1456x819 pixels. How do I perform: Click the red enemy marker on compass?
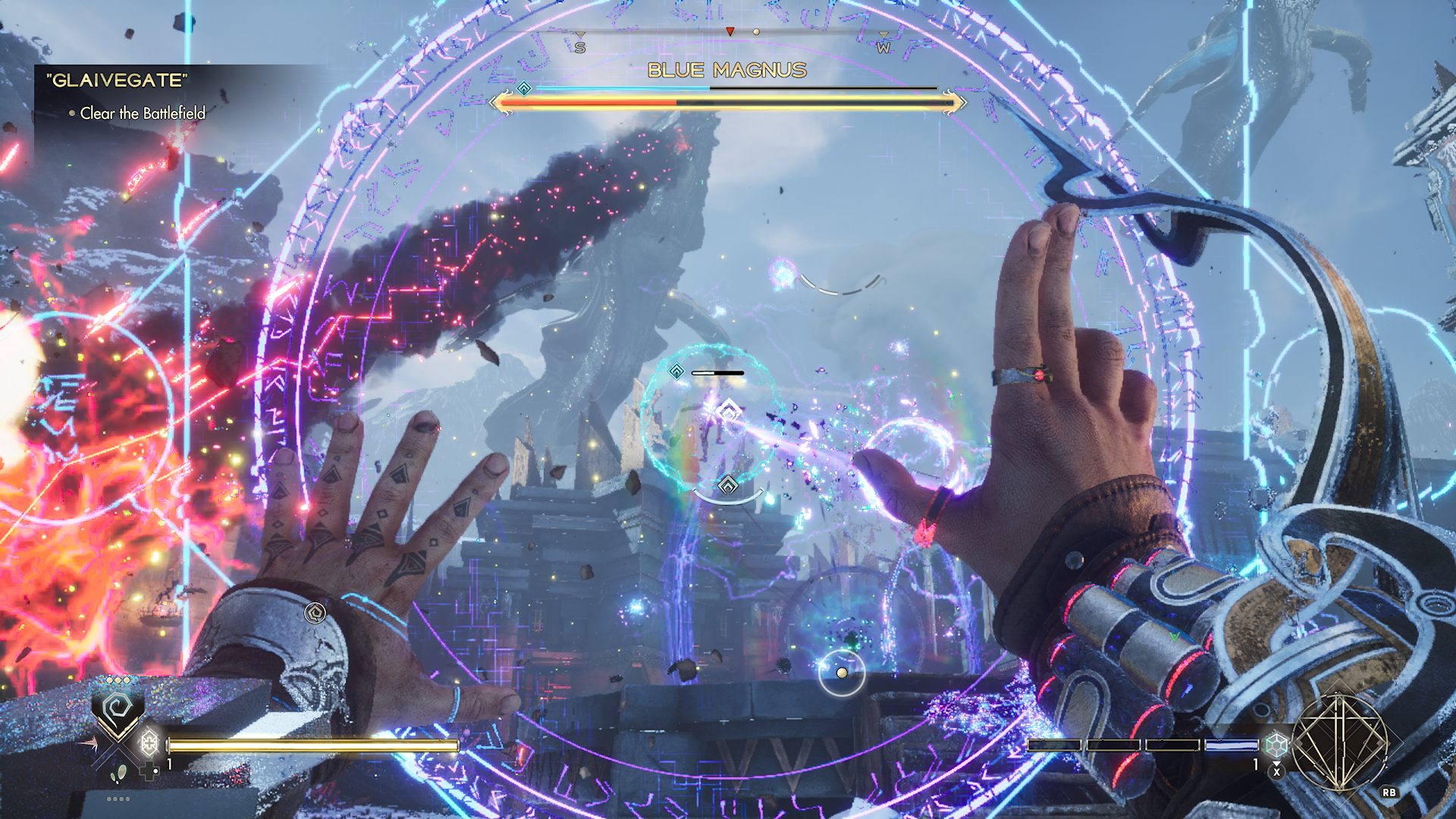point(730,32)
